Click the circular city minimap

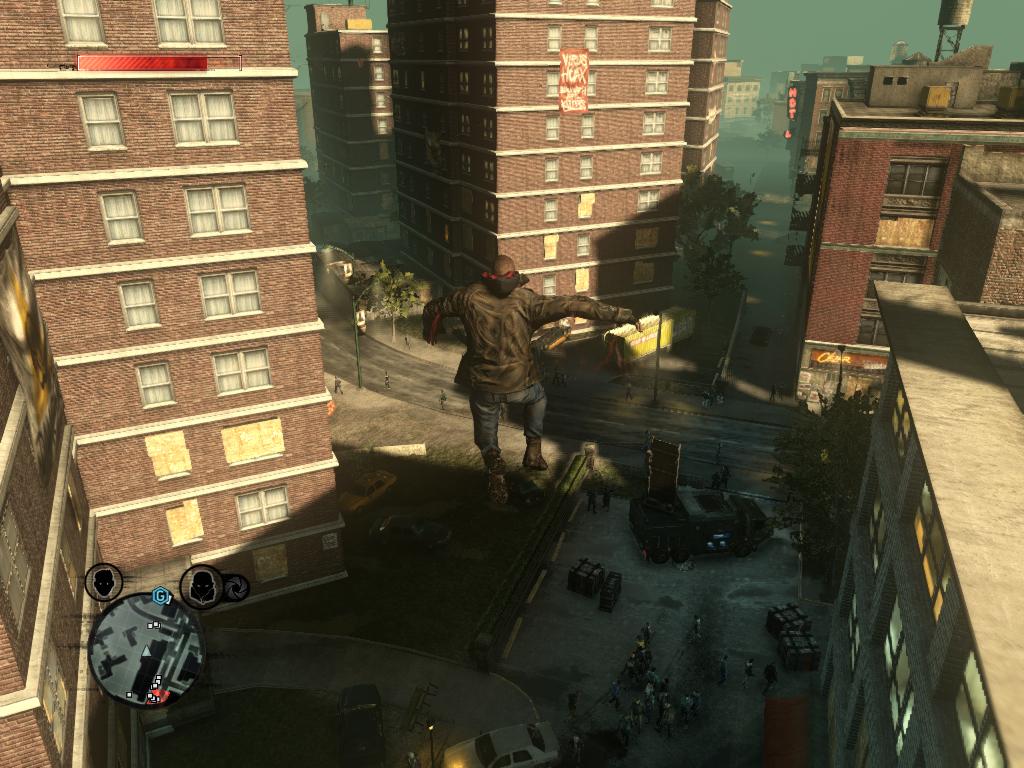click(146, 650)
